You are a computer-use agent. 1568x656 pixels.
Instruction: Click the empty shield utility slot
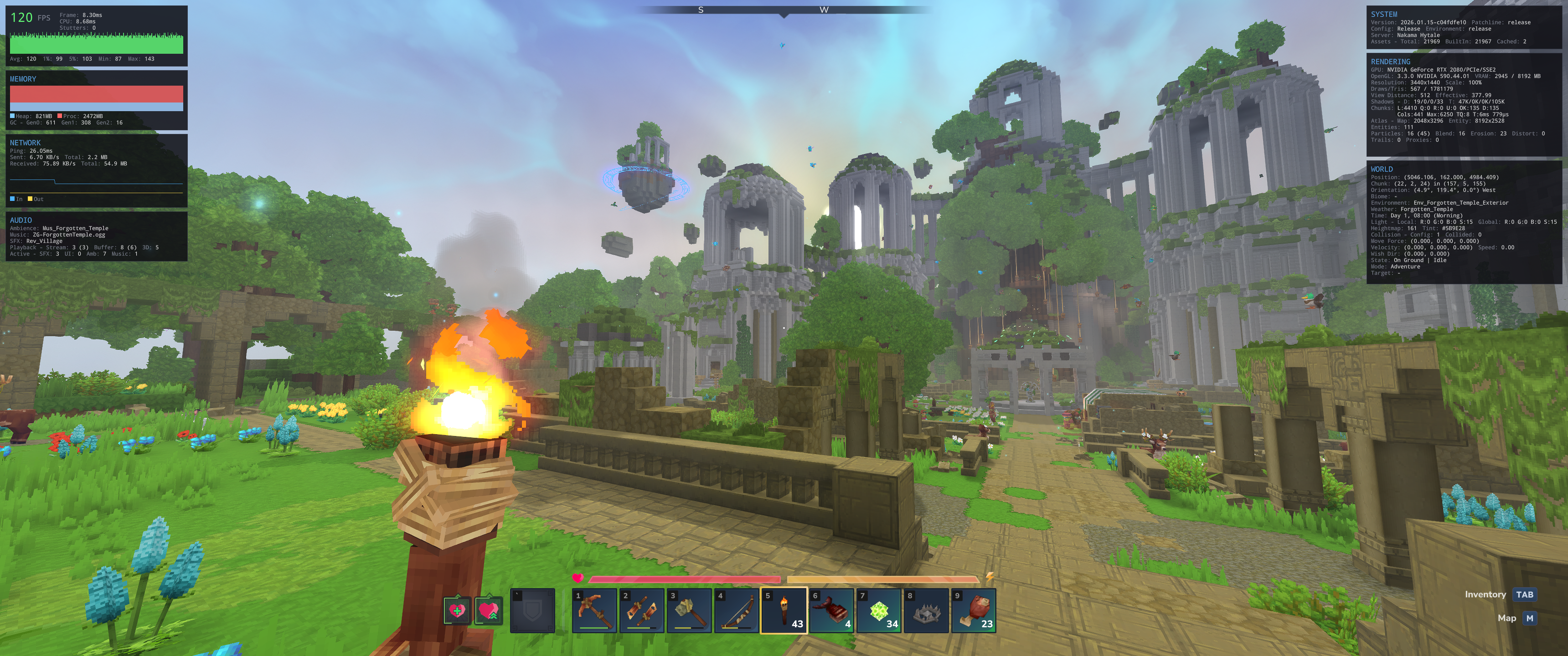pos(532,610)
